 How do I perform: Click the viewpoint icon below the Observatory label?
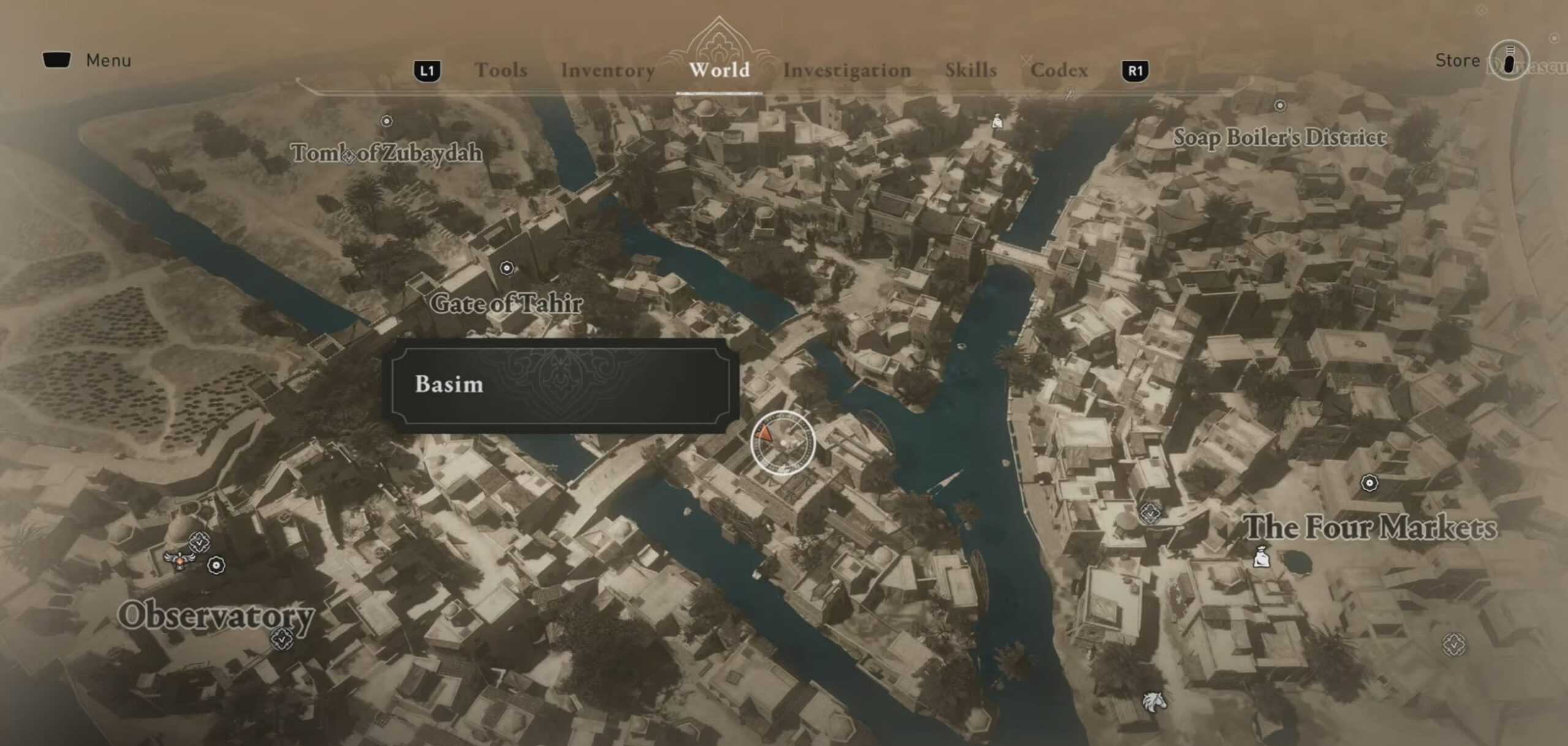(282, 640)
